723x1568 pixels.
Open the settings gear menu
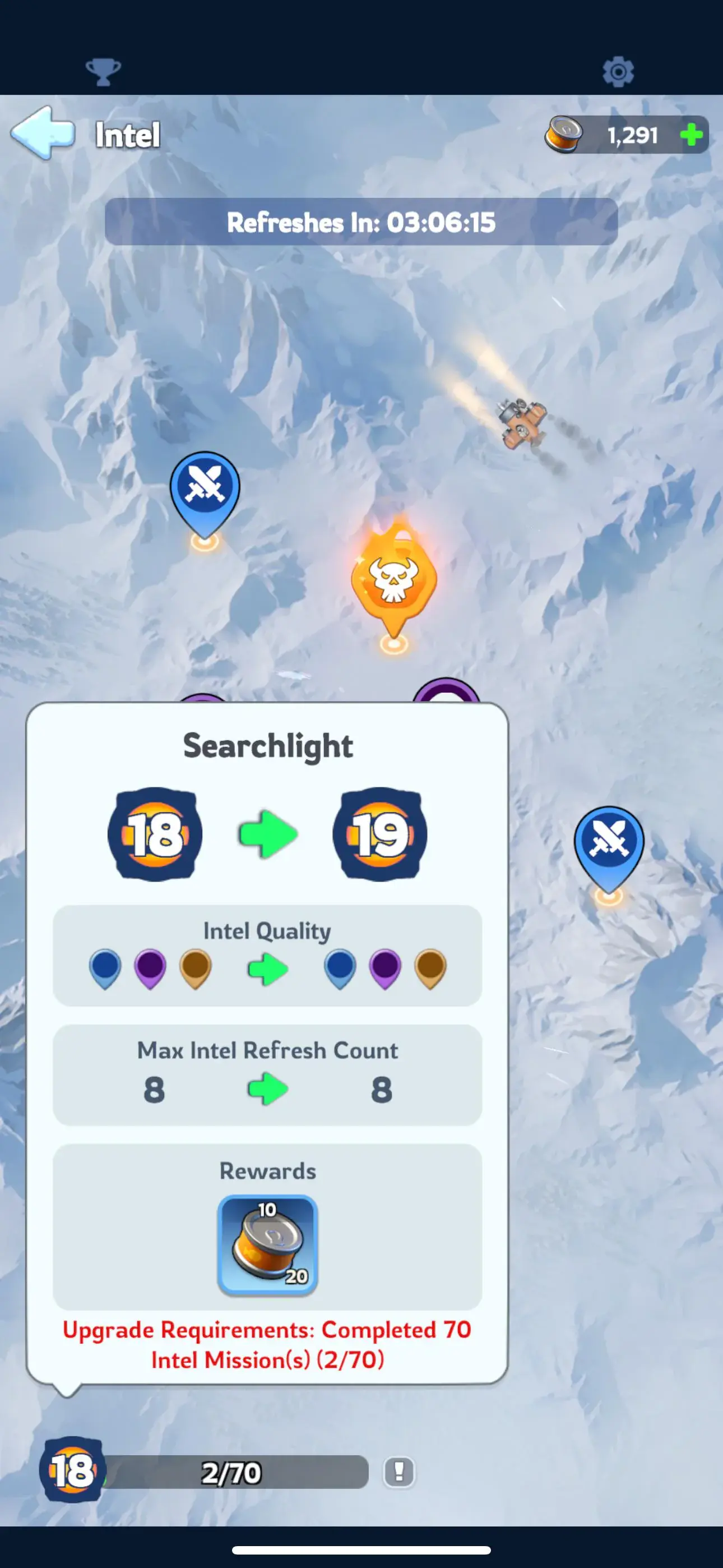tap(619, 72)
